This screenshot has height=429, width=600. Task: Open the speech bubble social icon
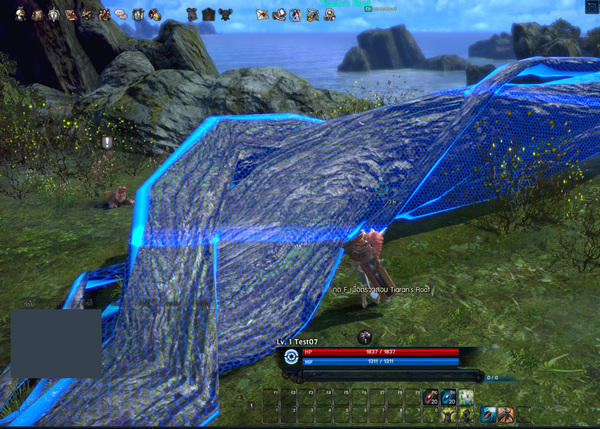[x=120, y=14]
